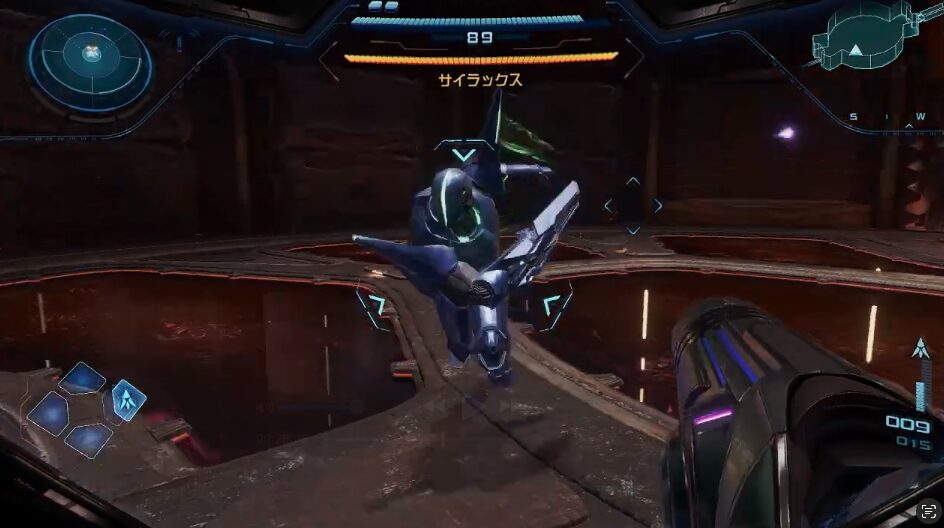Select the highlighted missile tile in weapon selector

pyautogui.click(x=129, y=399)
